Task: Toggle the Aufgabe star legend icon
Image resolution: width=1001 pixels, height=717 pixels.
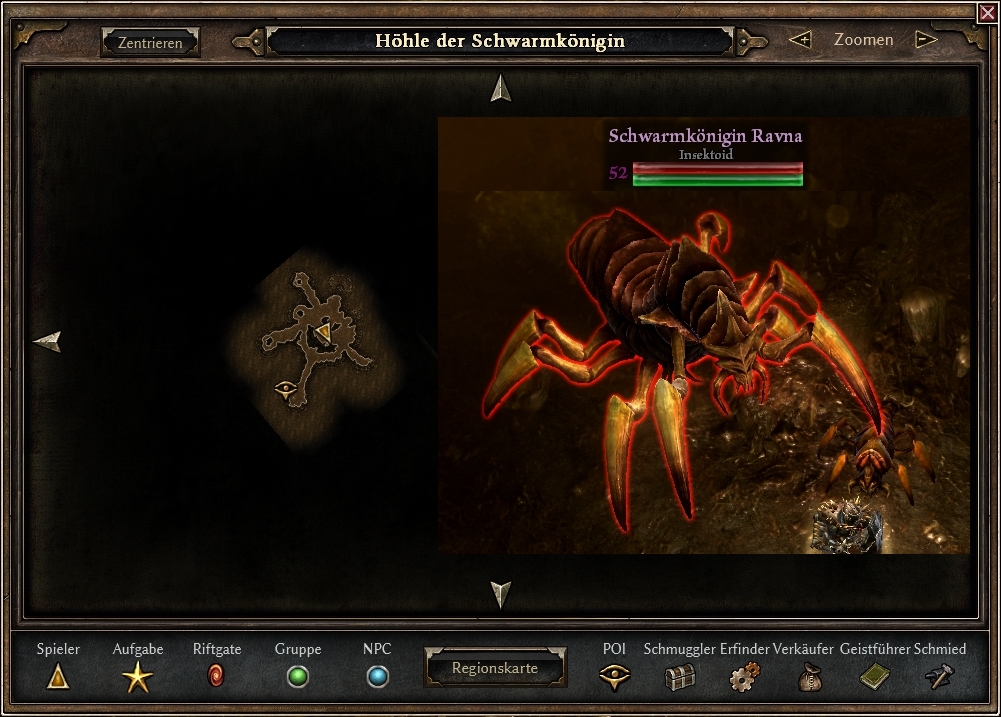Action: tap(137, 678)
